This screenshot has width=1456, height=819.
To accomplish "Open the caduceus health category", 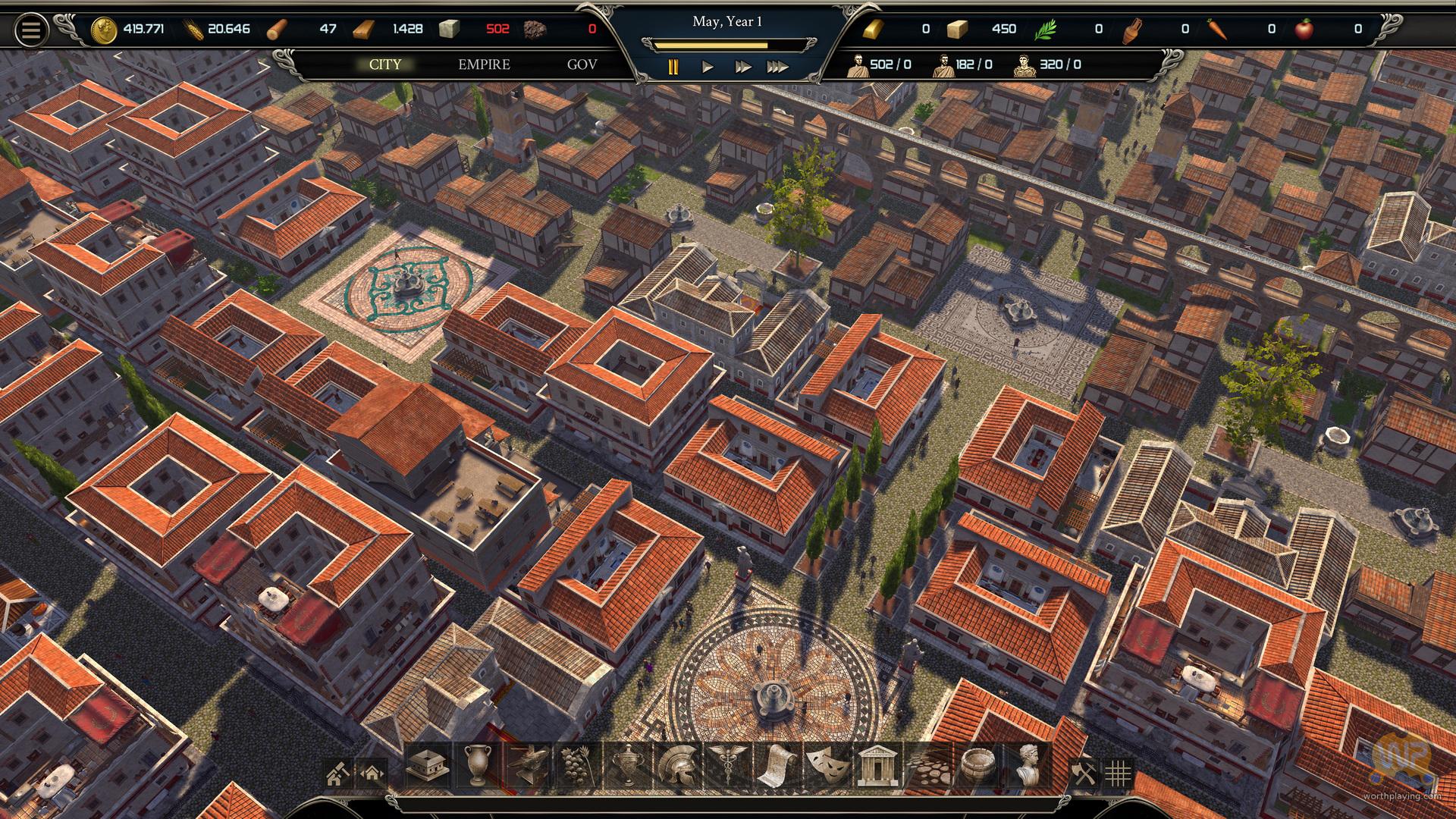I will [x=727, y=766].
